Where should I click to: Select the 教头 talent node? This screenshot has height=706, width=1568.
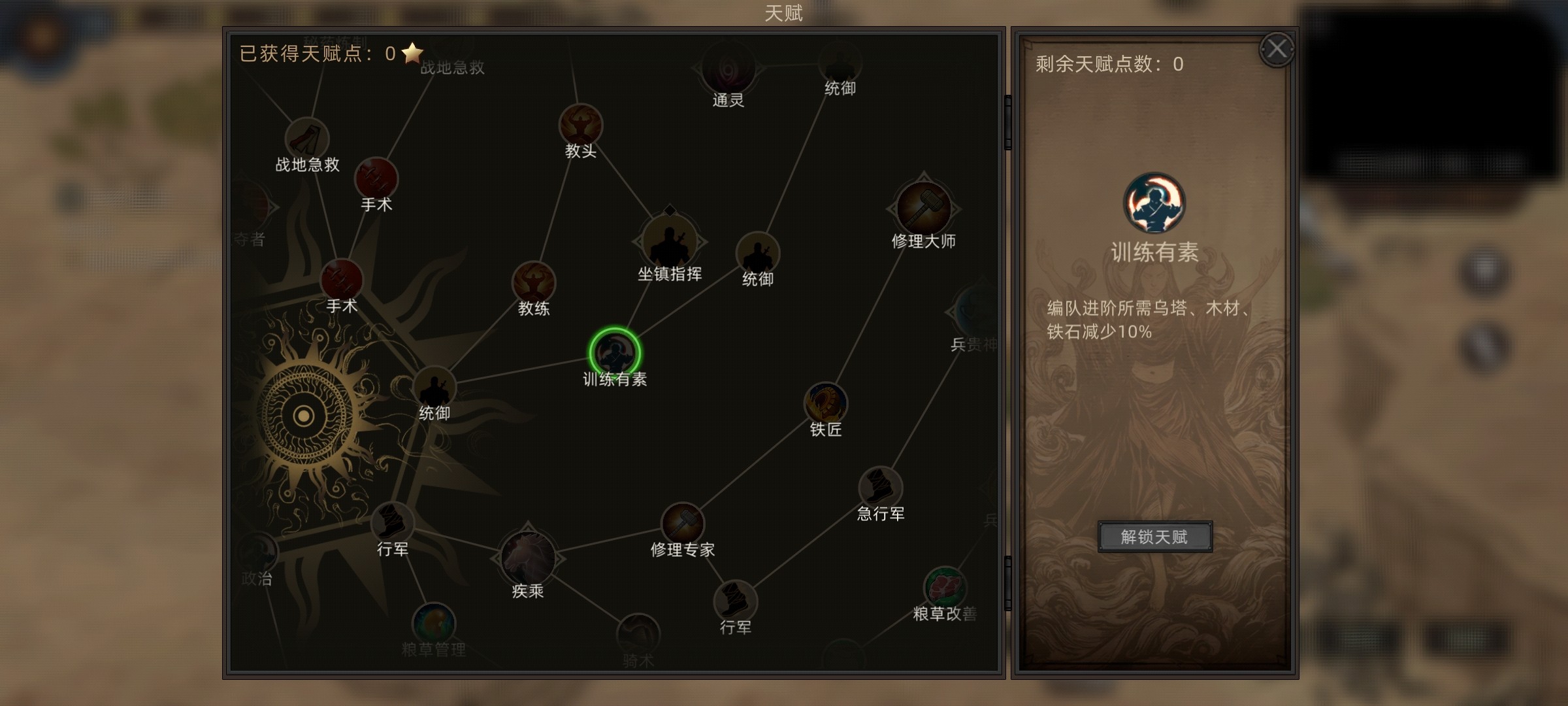pyautogui.click(x=580, y=125)
